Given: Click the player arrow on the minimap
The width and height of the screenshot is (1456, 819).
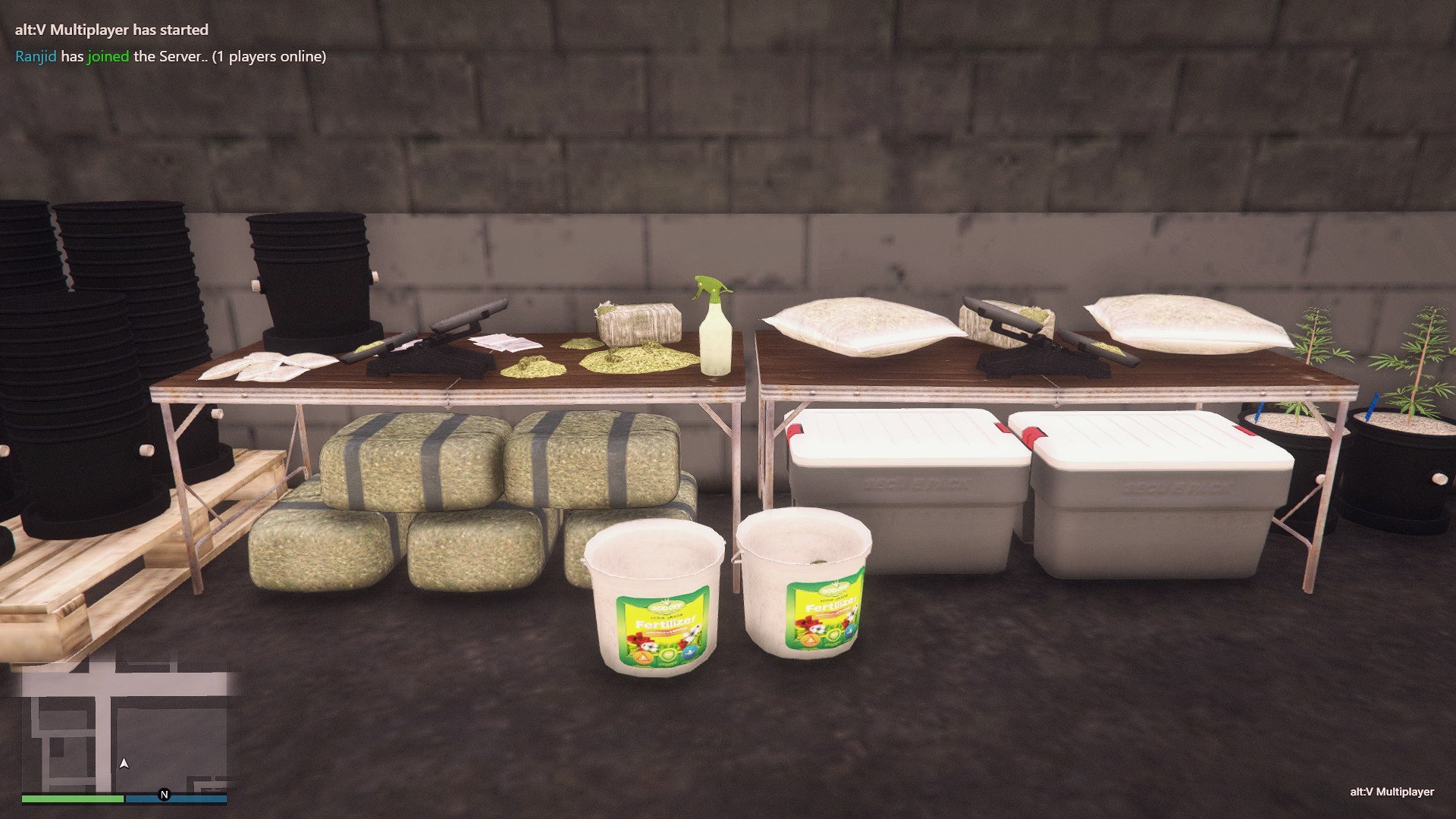Looking at the screenshot, I should (123, 764).
